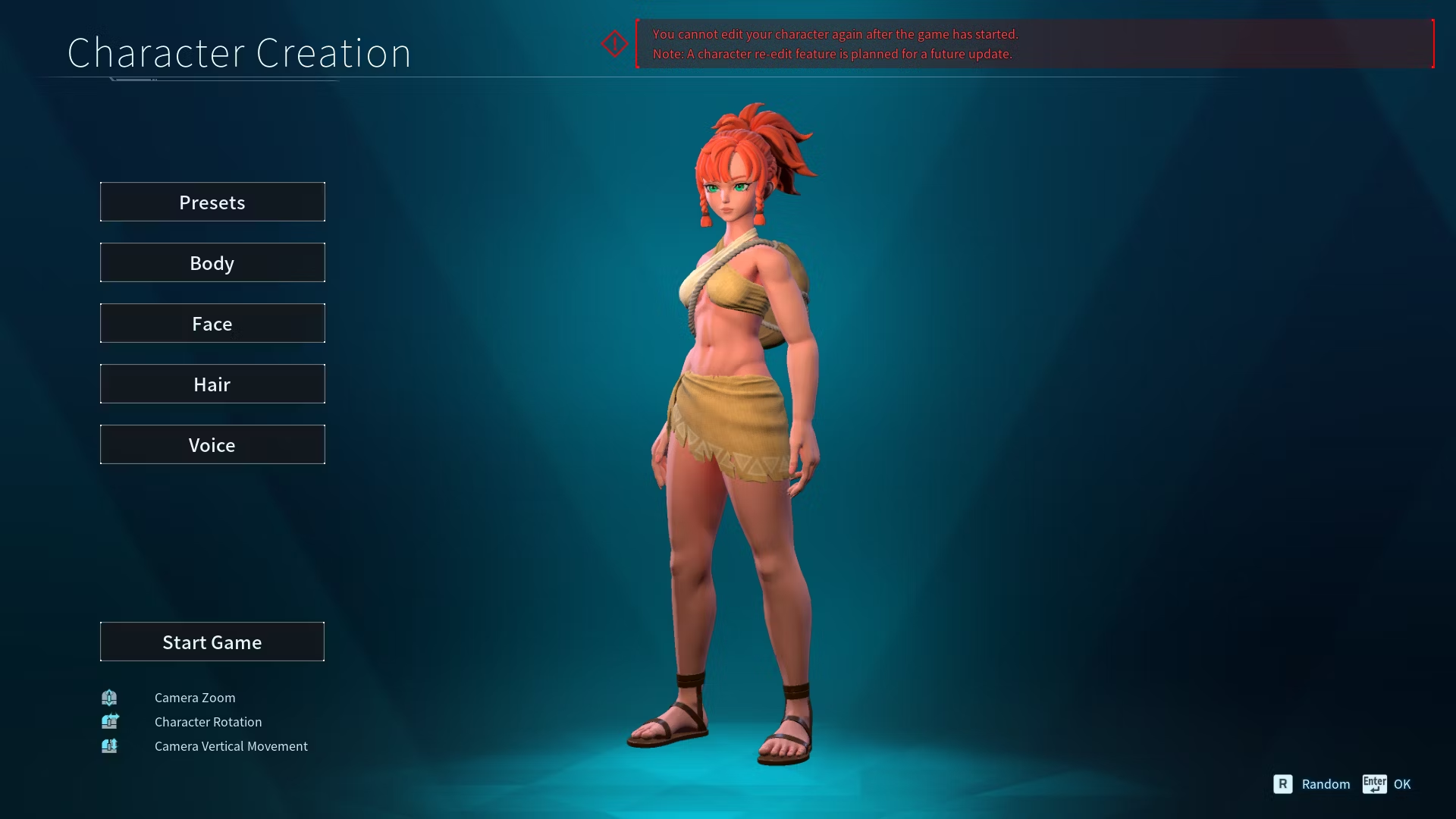Click the Start Game button
This screenshot has width=1456, height=819.
pos(212,642)
